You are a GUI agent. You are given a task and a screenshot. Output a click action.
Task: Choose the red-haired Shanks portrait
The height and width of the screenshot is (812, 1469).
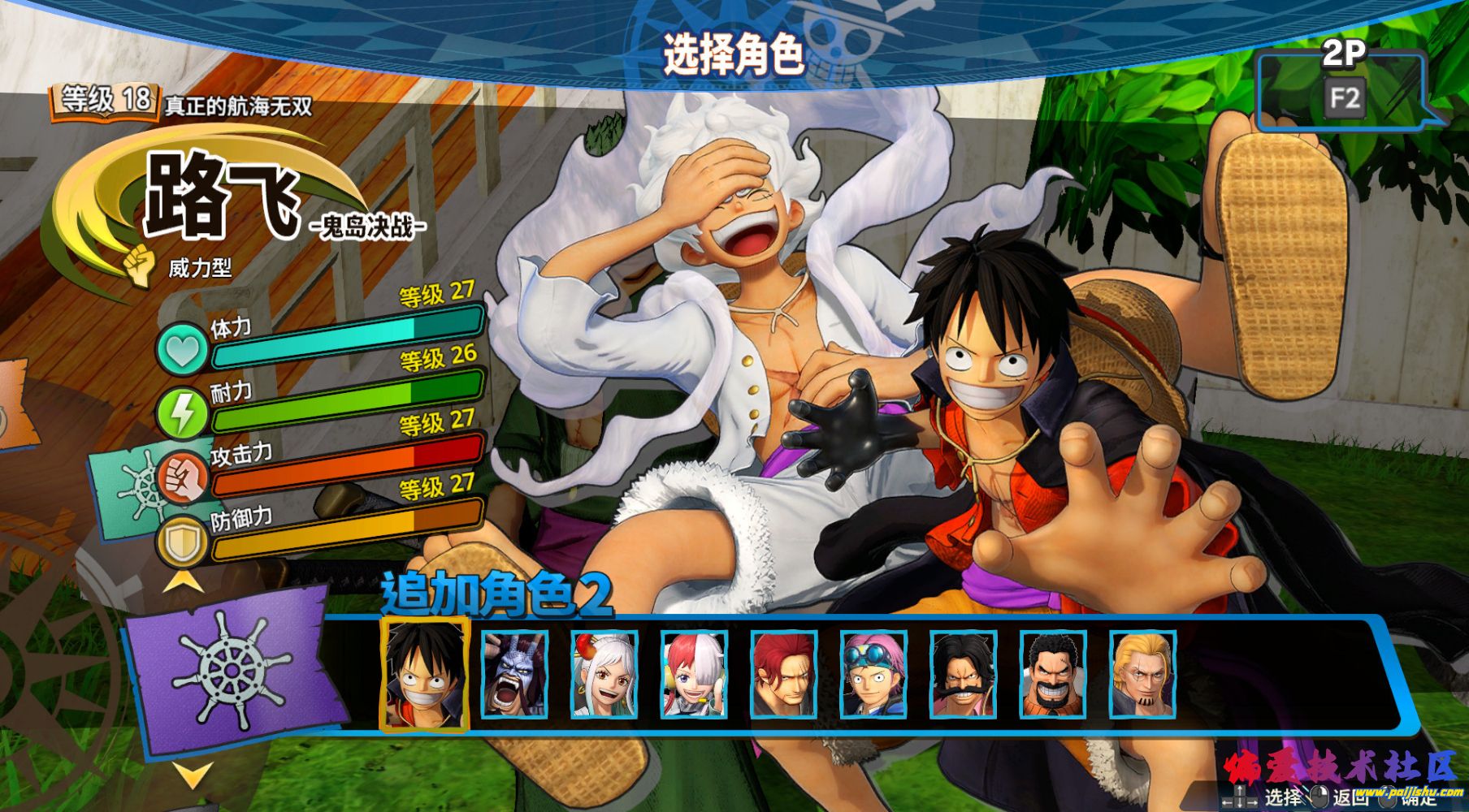[x=784, y=675]
